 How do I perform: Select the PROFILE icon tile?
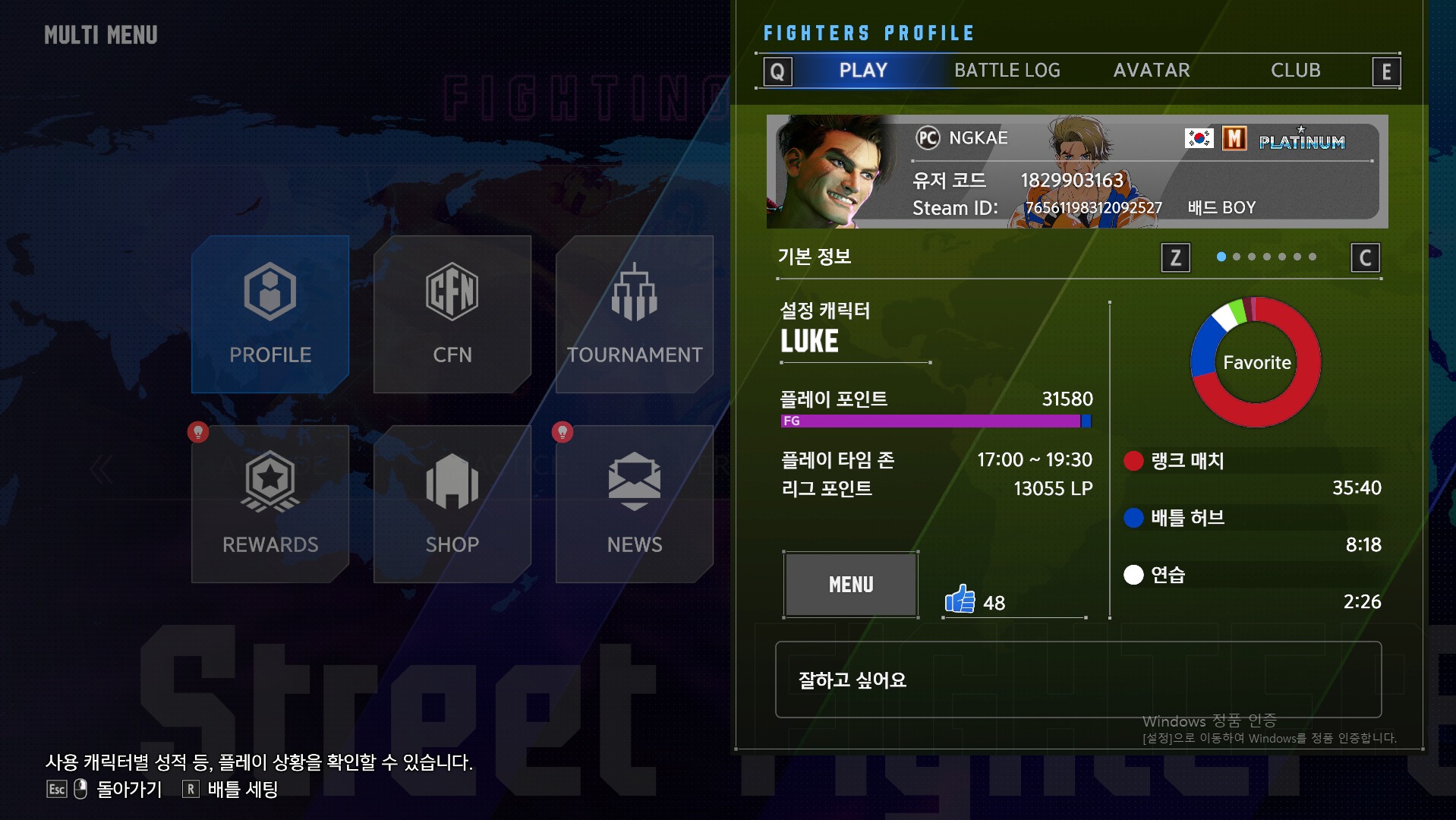(x=269, y=292)
